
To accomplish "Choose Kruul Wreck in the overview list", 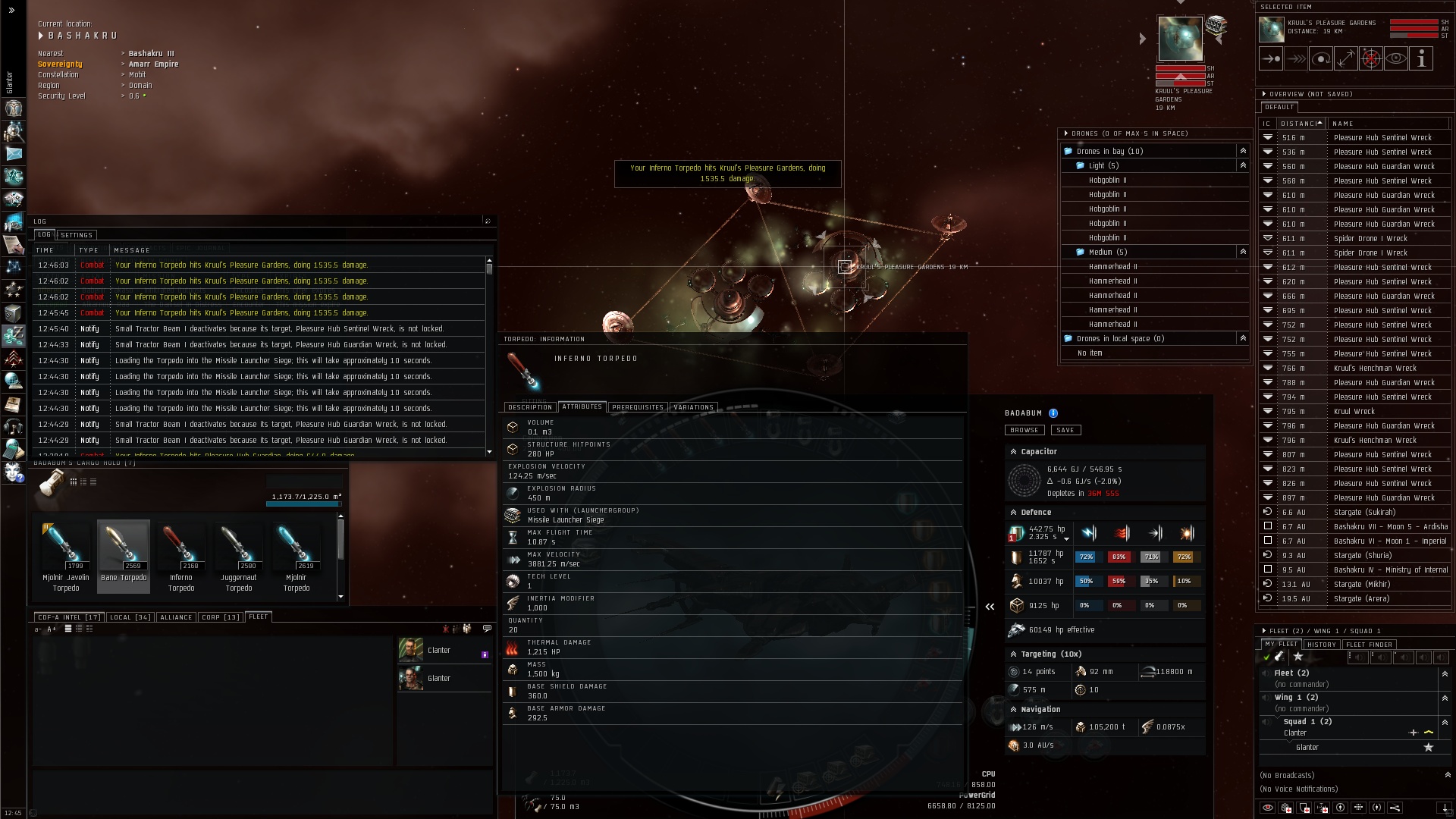I will point(1354,411).
